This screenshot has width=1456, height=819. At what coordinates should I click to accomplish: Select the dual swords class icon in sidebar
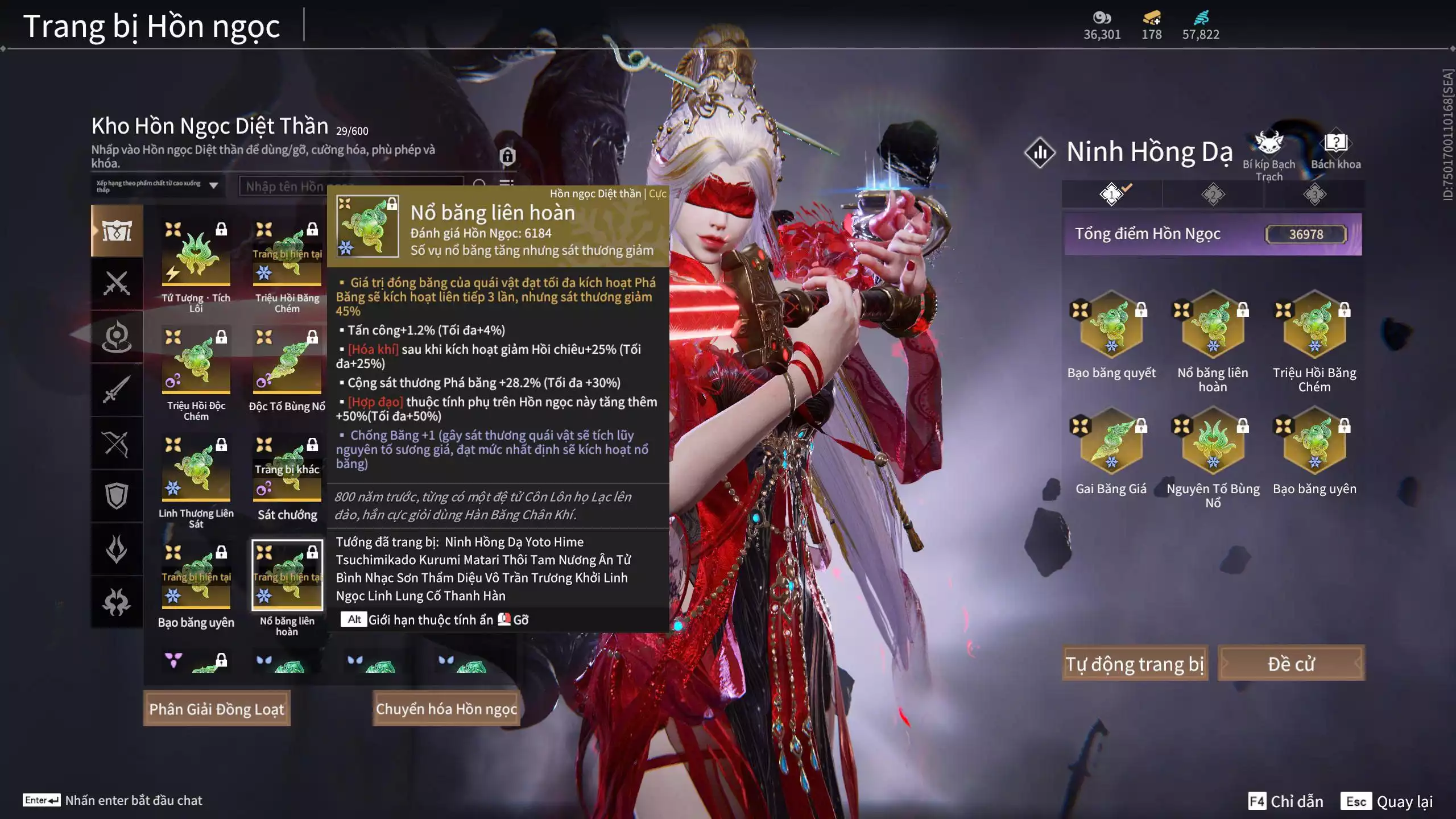pyautogui.click(x=117, y=283)
